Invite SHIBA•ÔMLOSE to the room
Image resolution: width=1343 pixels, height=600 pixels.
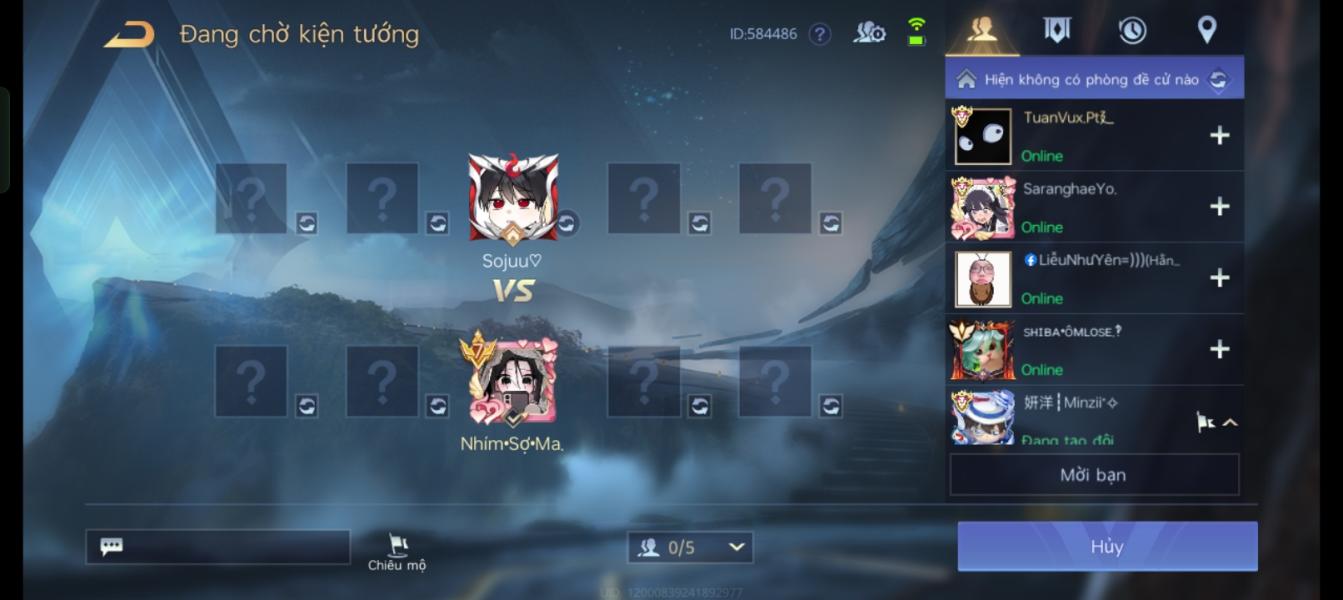[x=1219, y=349]
